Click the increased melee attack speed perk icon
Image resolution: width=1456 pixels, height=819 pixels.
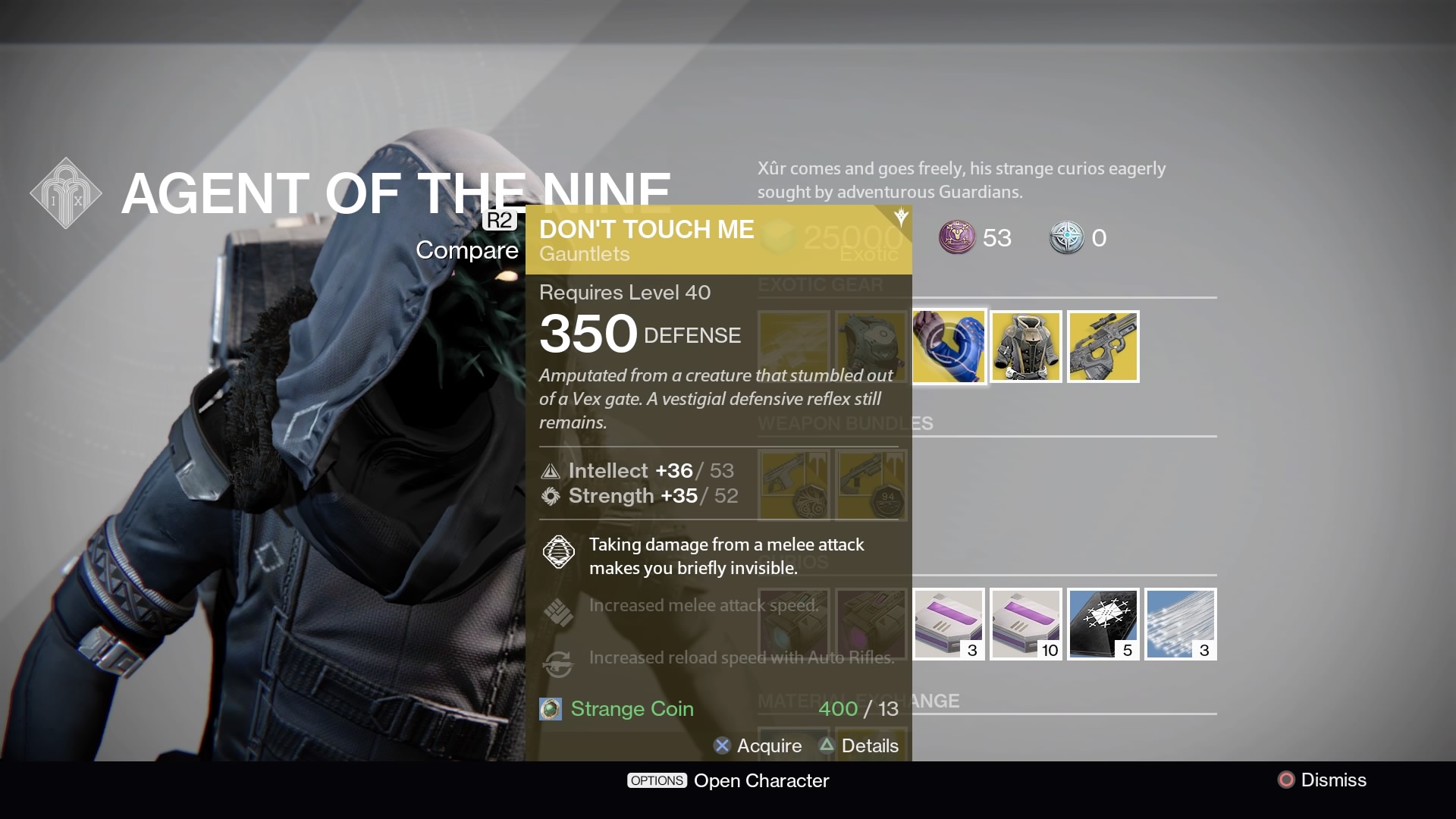pos(559,612)
